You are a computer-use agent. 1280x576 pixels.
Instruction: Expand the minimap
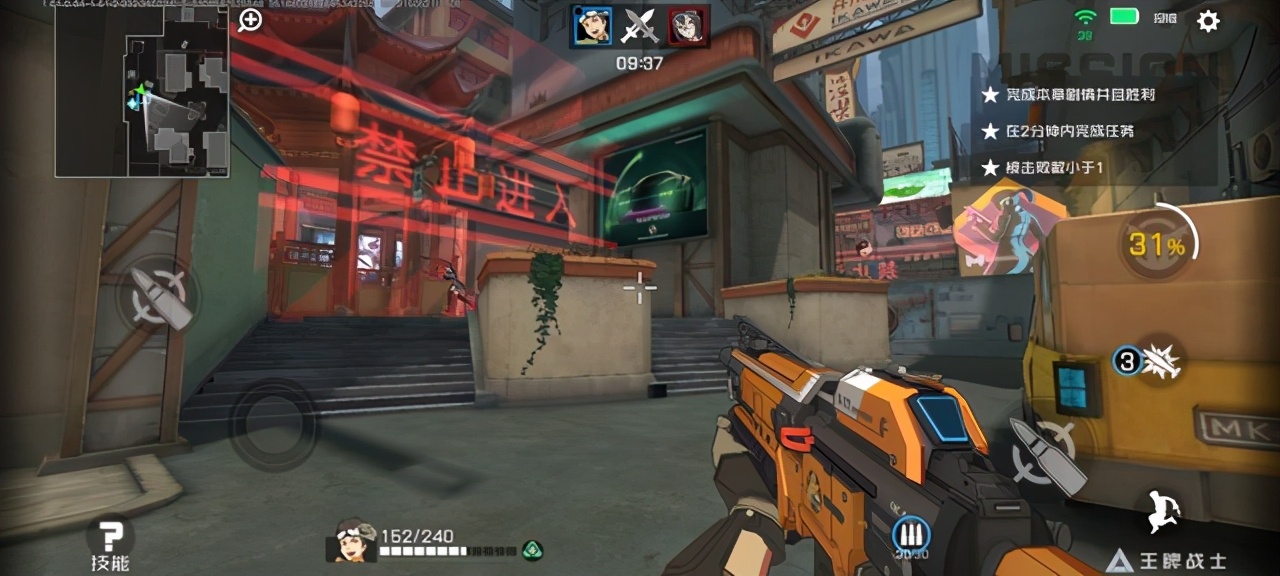pos(142,92)
